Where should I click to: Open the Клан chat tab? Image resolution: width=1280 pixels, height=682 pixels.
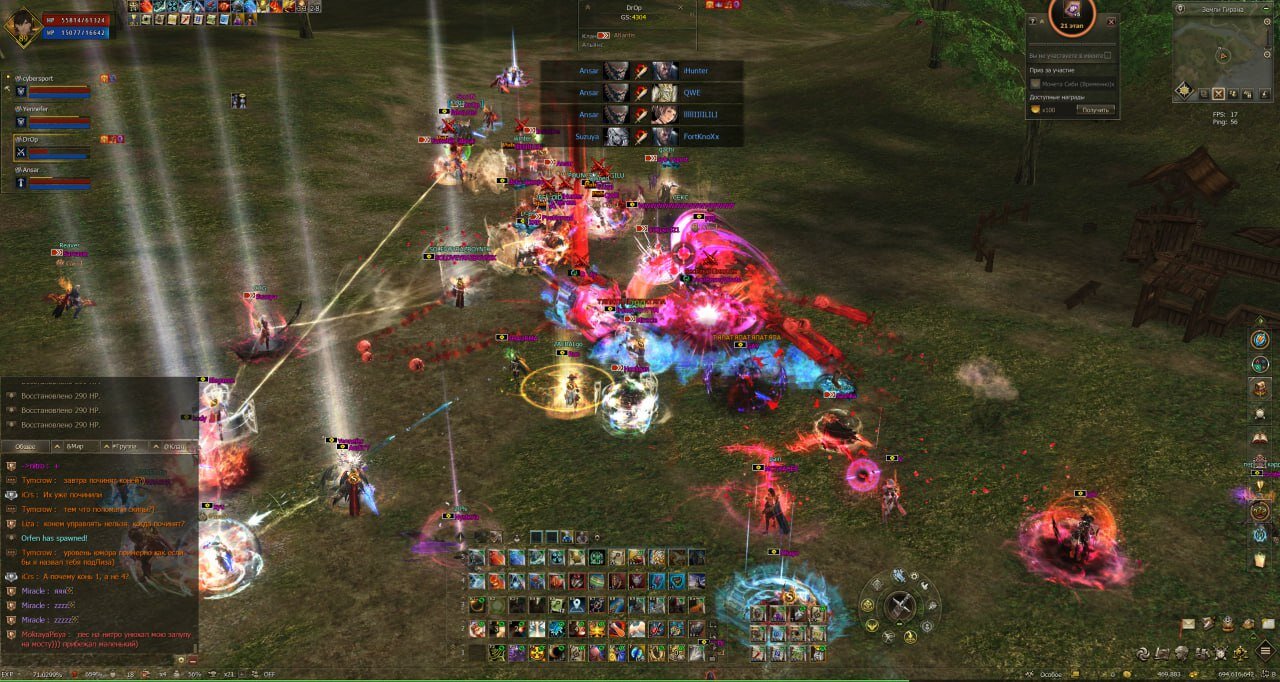click(x=174, y=446)
